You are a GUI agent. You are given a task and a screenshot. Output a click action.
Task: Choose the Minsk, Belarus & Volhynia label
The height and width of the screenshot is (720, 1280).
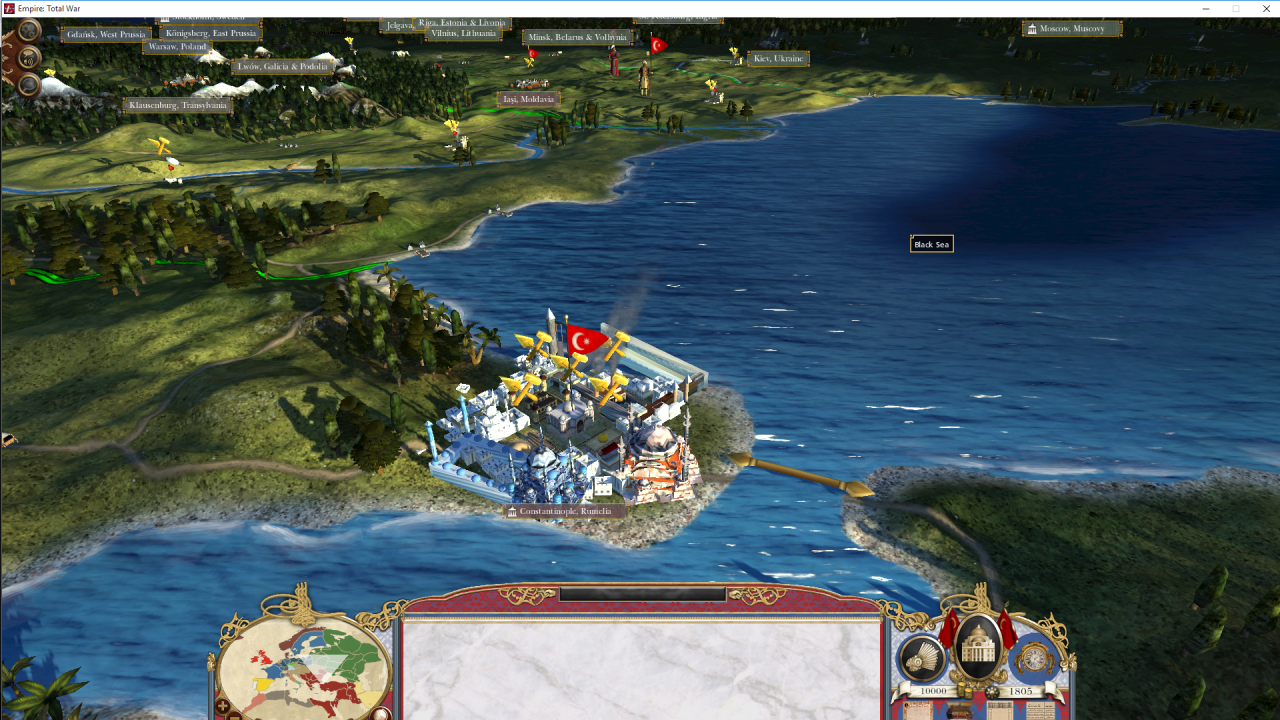tap(577, 38)
